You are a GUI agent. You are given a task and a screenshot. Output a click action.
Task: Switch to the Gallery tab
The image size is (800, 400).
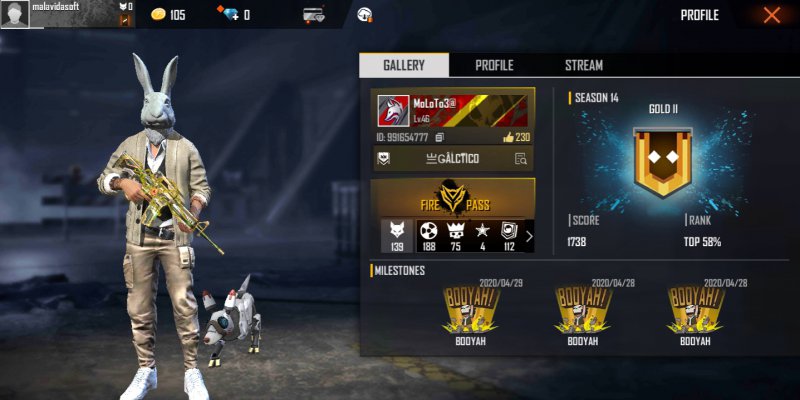point(404,65)
